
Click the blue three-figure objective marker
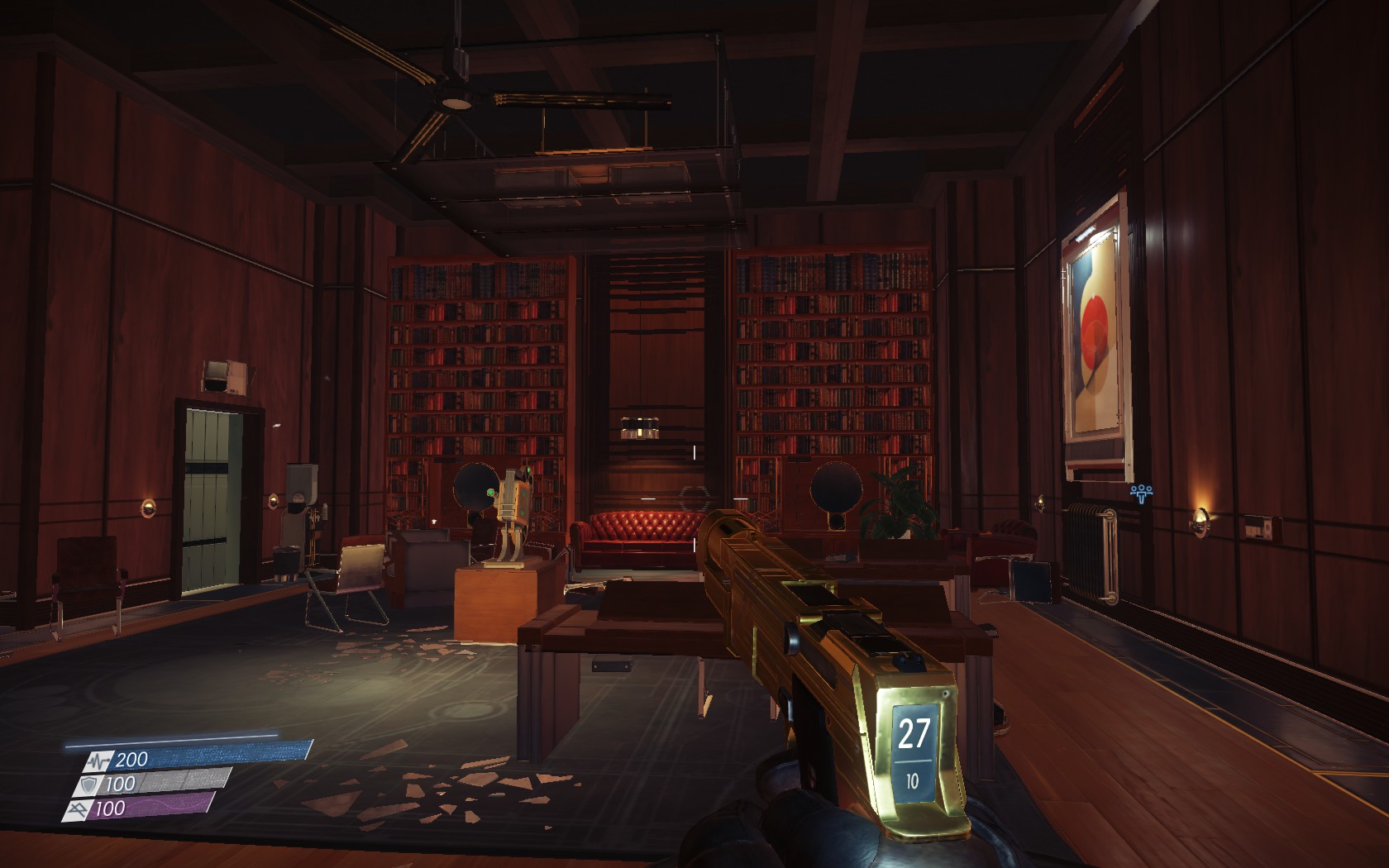pos(1142,494)
